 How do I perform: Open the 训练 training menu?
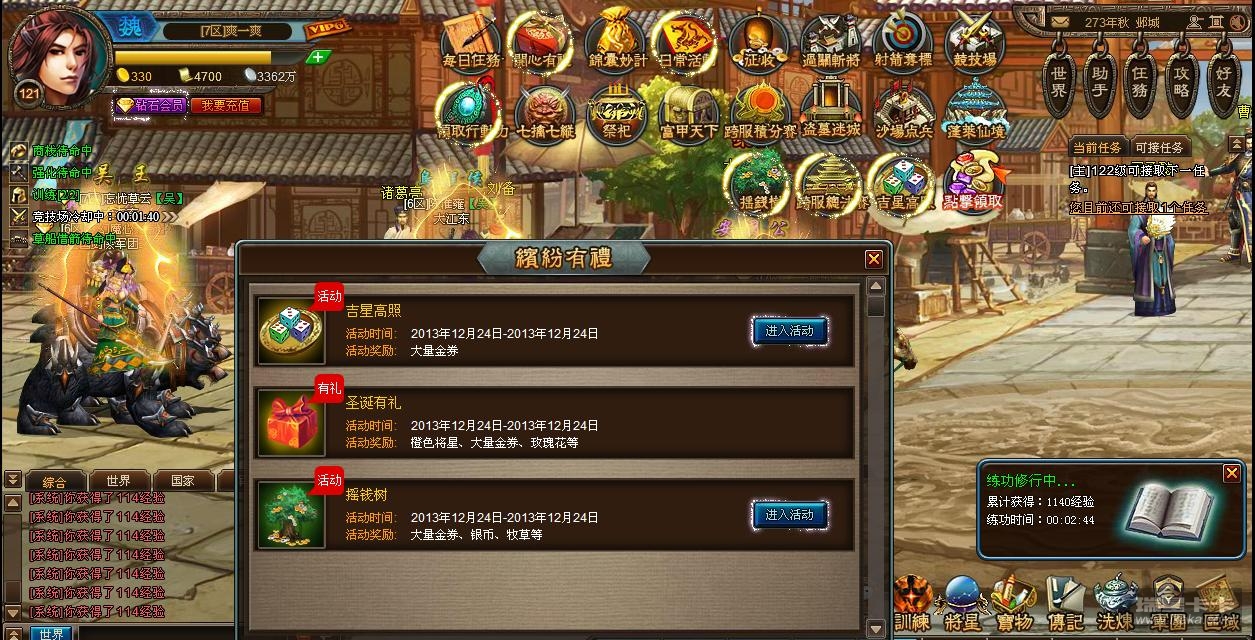click(912, 603)
